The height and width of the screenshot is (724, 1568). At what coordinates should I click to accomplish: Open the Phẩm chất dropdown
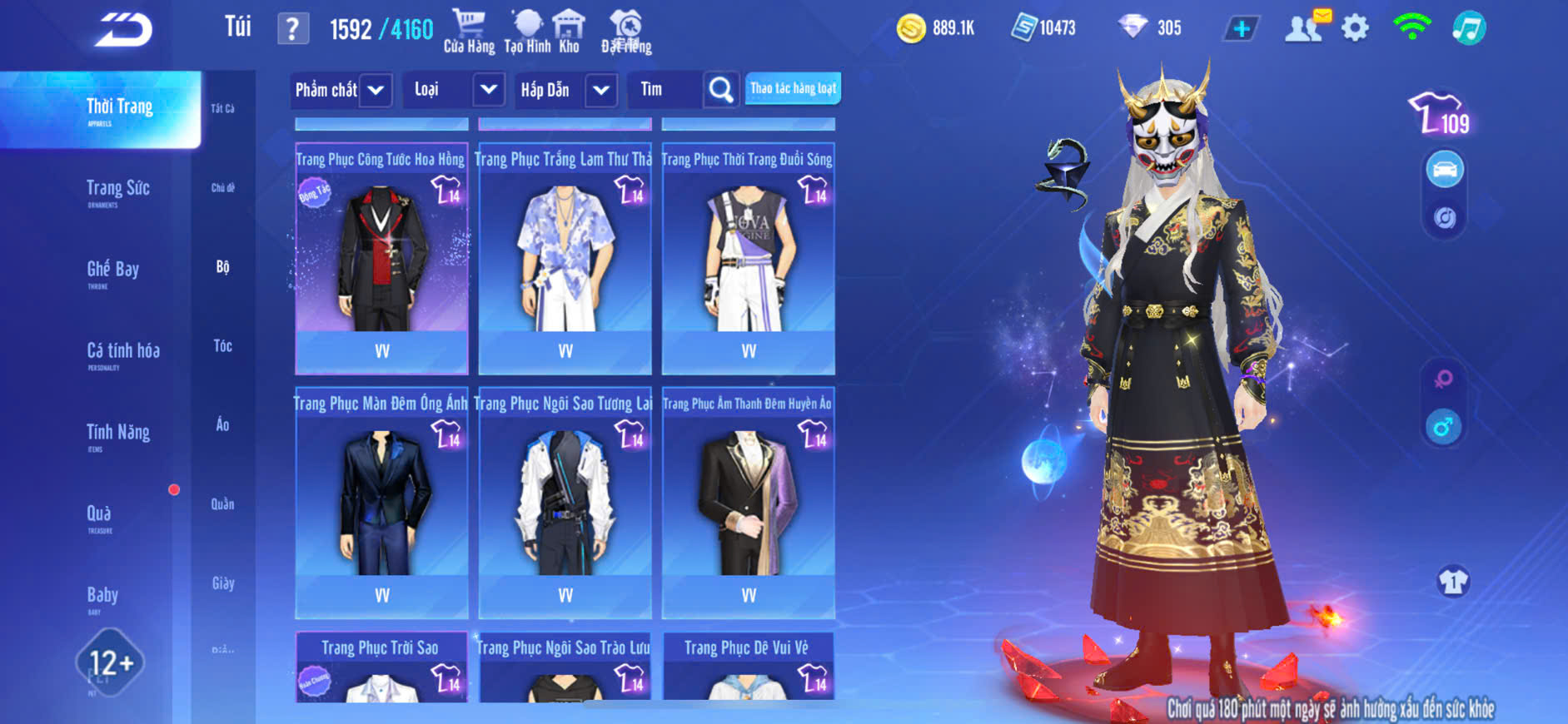coord(341,90)
